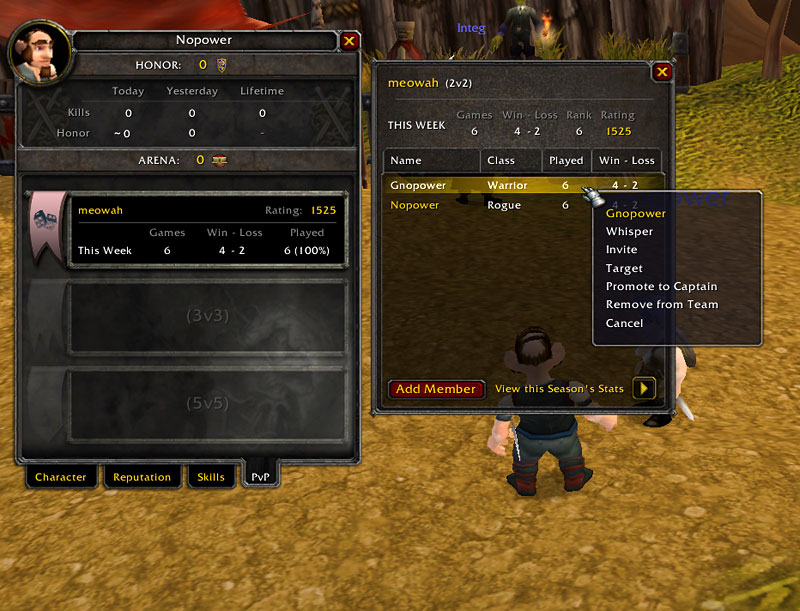This screenshot has width=800, height=611.
Task: Toggle season stats arrow button
Action: pyautogui.click(x=644, y=388)
